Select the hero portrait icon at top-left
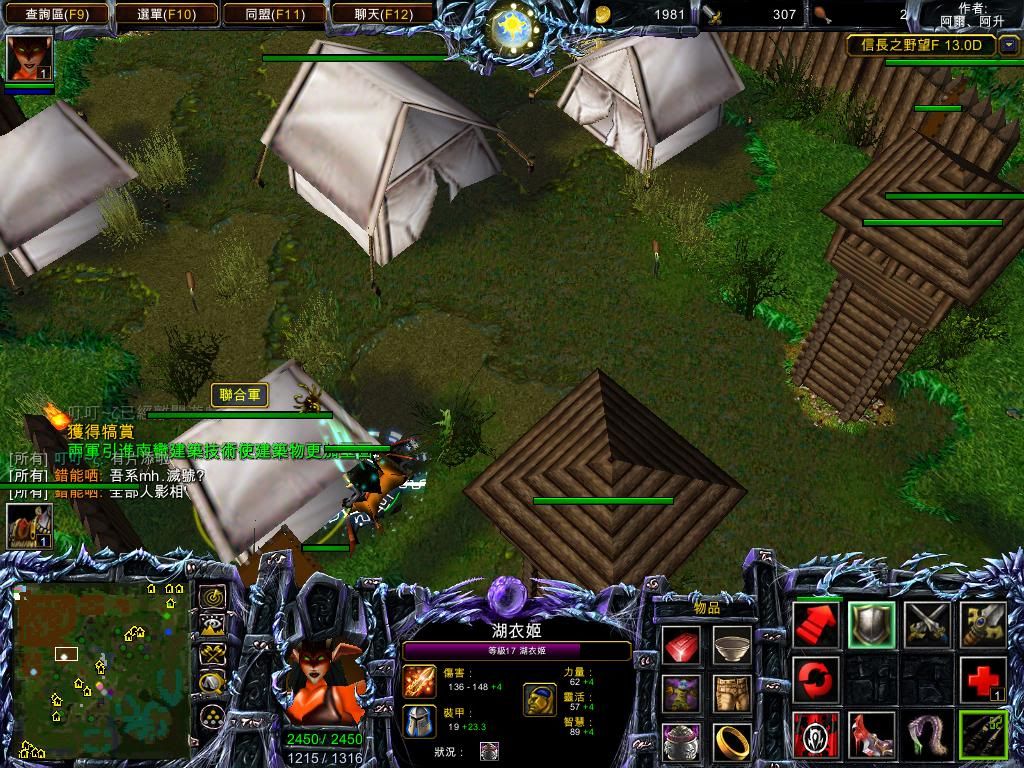The width and height of the screenshot is (1024, 768). tap(29, 58)
